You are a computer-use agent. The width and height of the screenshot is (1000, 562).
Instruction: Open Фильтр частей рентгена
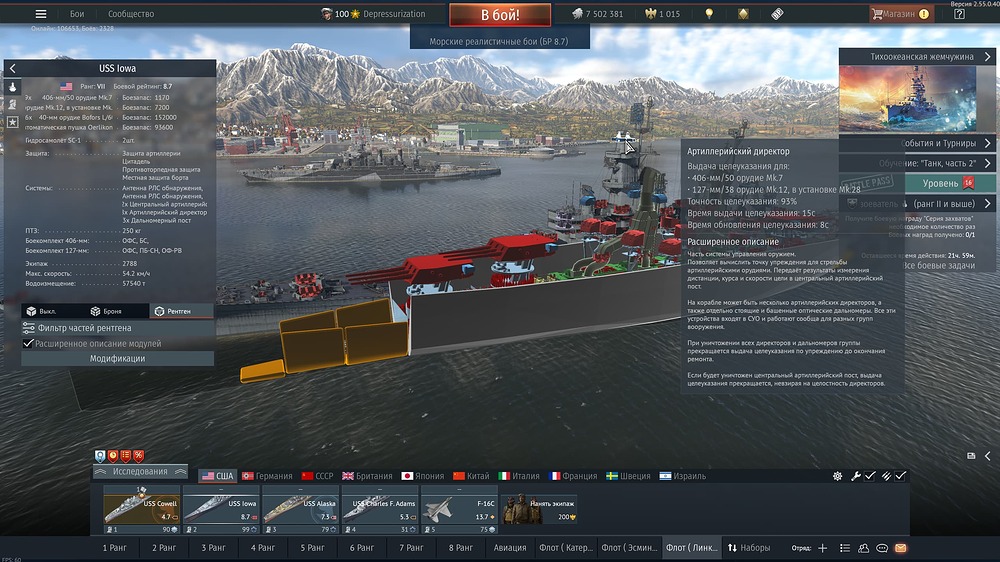click(84, 328)
